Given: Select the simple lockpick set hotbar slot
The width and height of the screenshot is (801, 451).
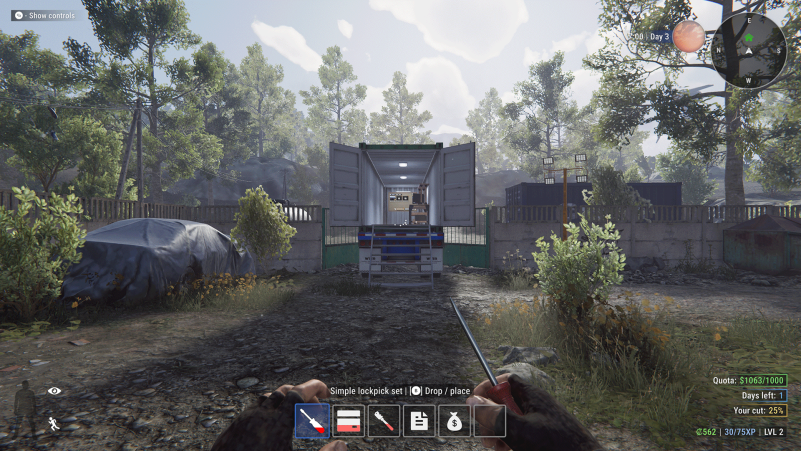Looking at the screenshot, I should tap(312, 420).
